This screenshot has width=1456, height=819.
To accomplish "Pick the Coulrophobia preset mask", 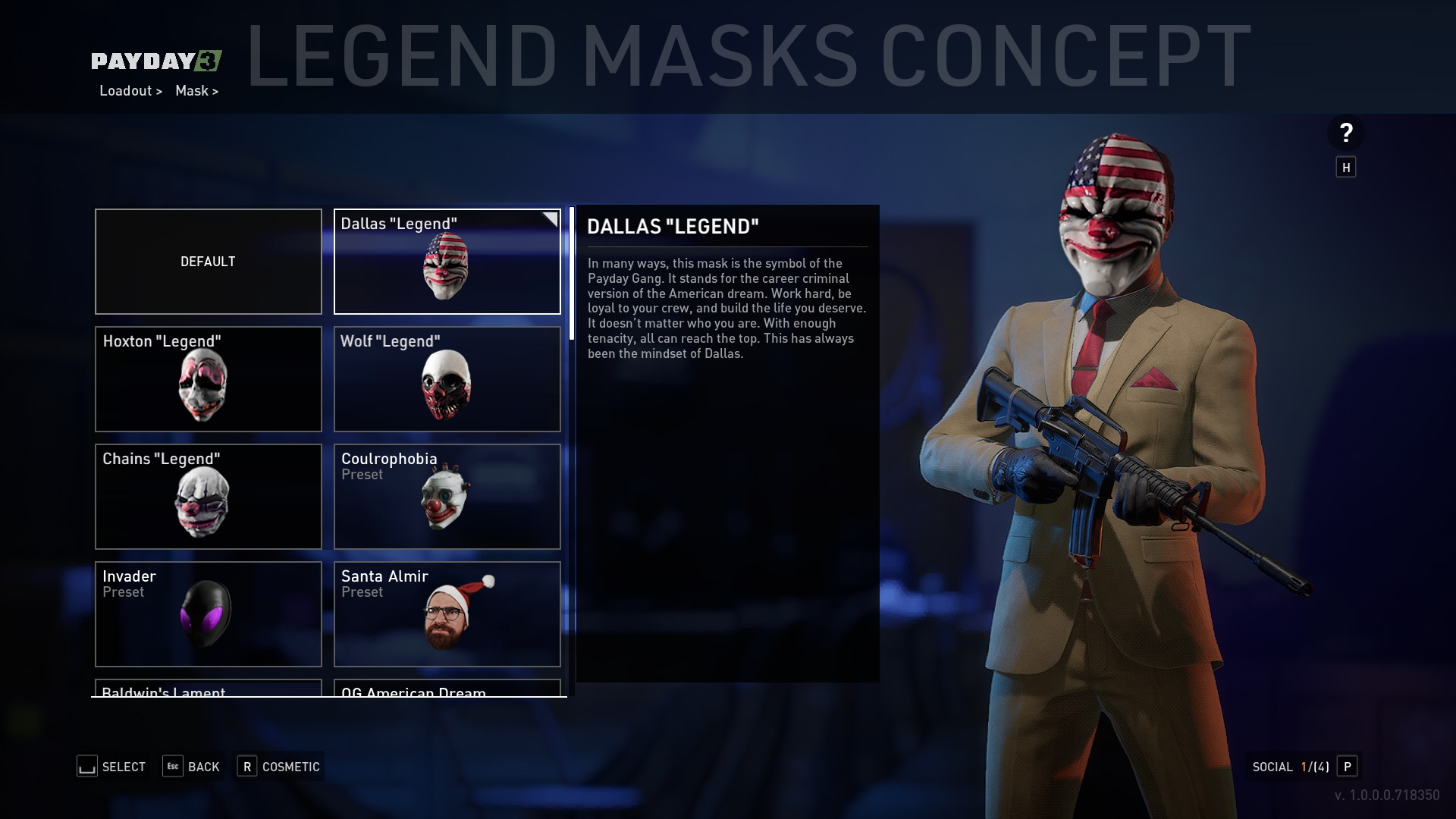I will point(447,497).
